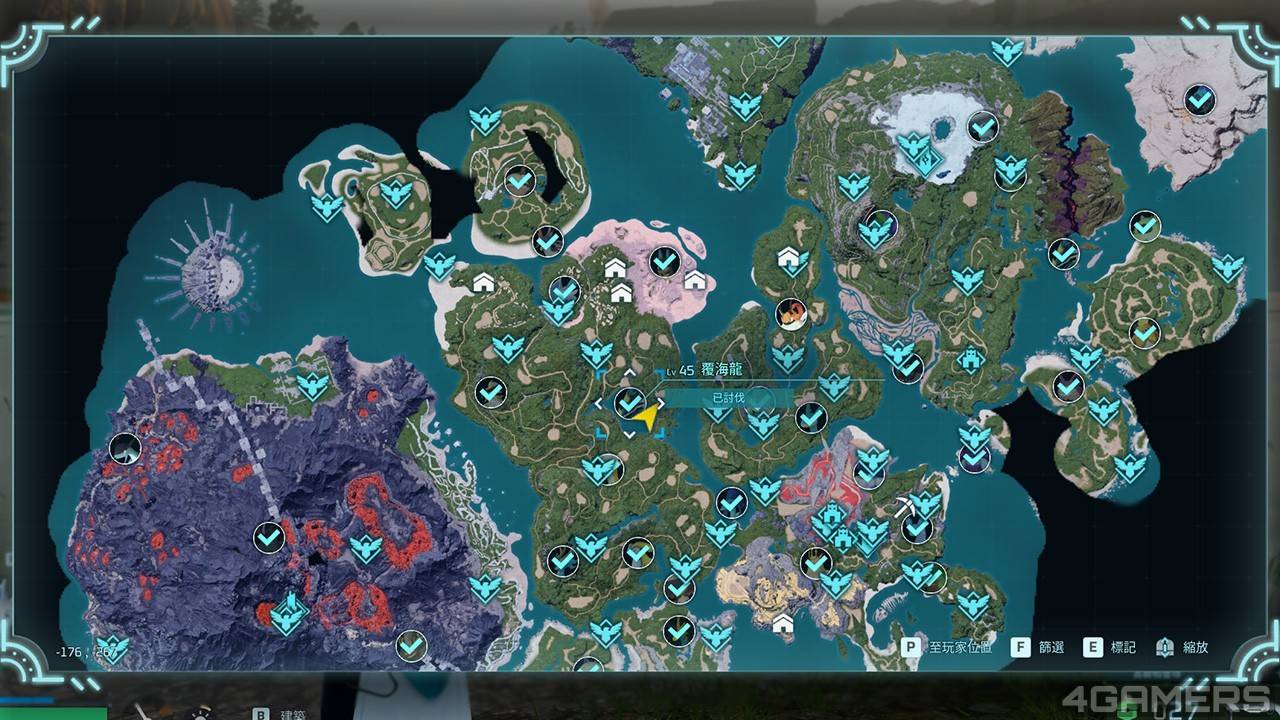The image size is (1280, 720).
Task: Select the 覆海龍 defeated boss marker
Action: pyautogui.click(x=629, y=403)
